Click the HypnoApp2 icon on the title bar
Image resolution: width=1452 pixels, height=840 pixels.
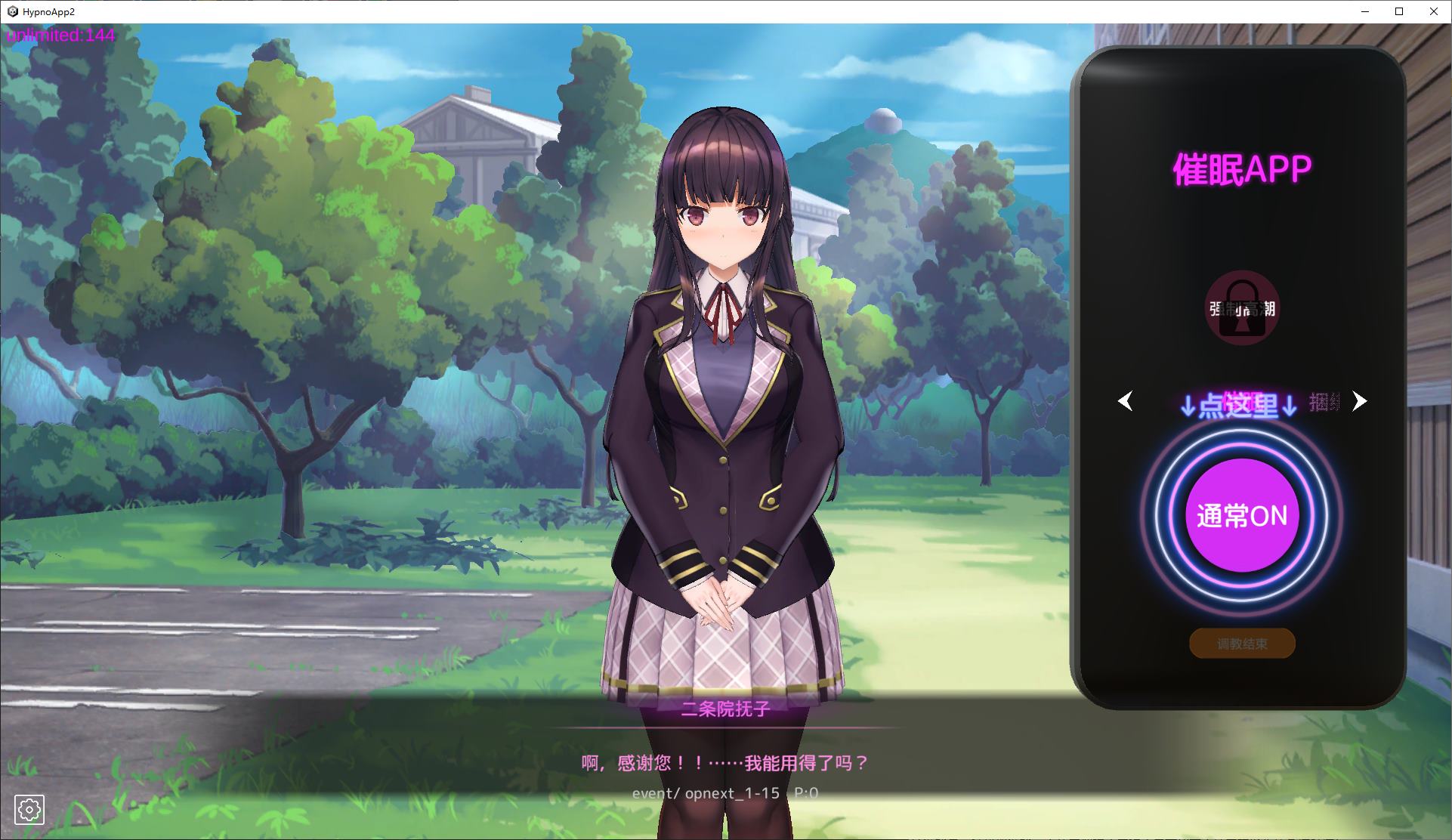13,11
